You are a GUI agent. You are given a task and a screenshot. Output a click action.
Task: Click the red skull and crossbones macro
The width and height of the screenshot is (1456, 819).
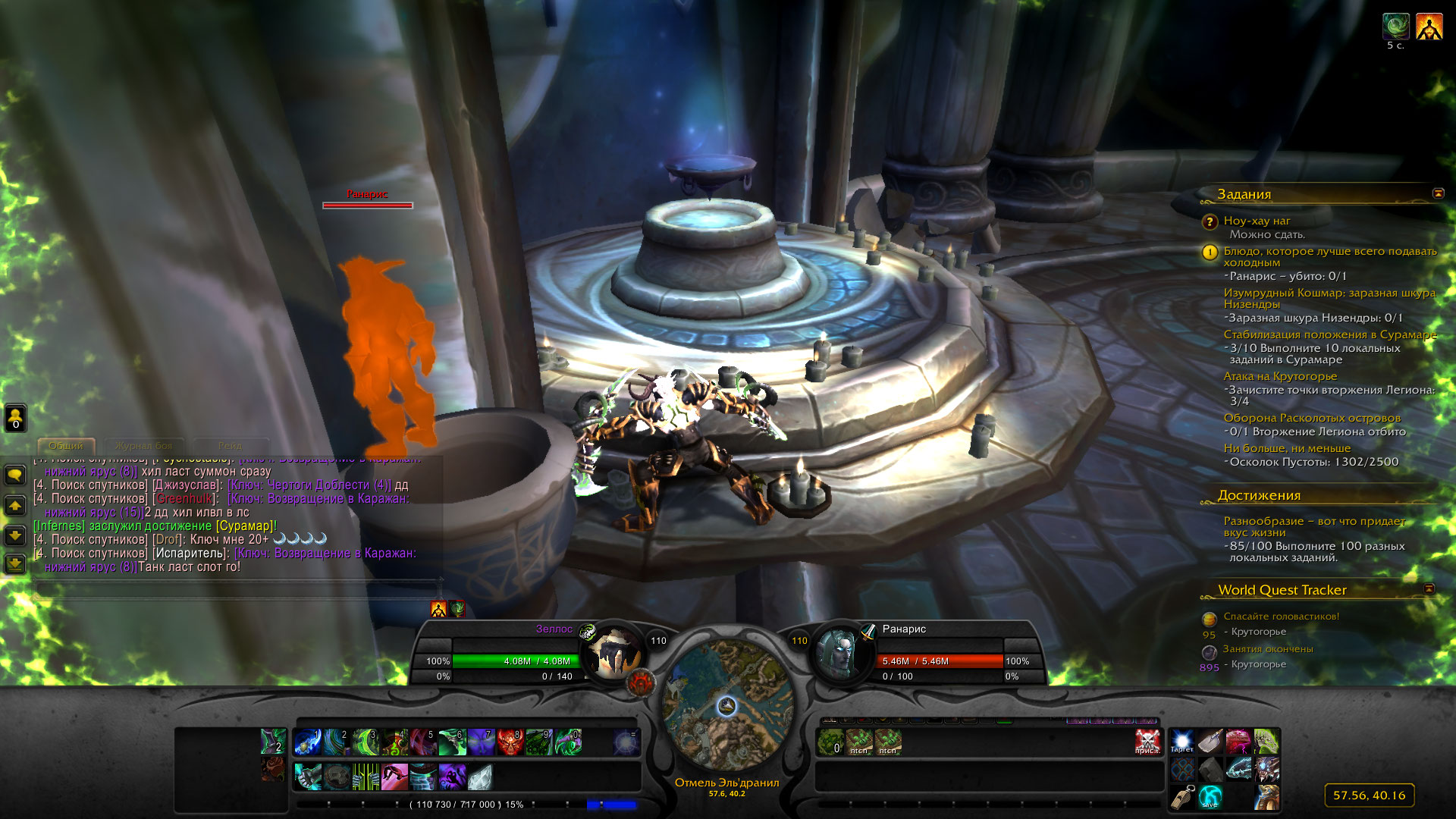tap(1147, 742)
